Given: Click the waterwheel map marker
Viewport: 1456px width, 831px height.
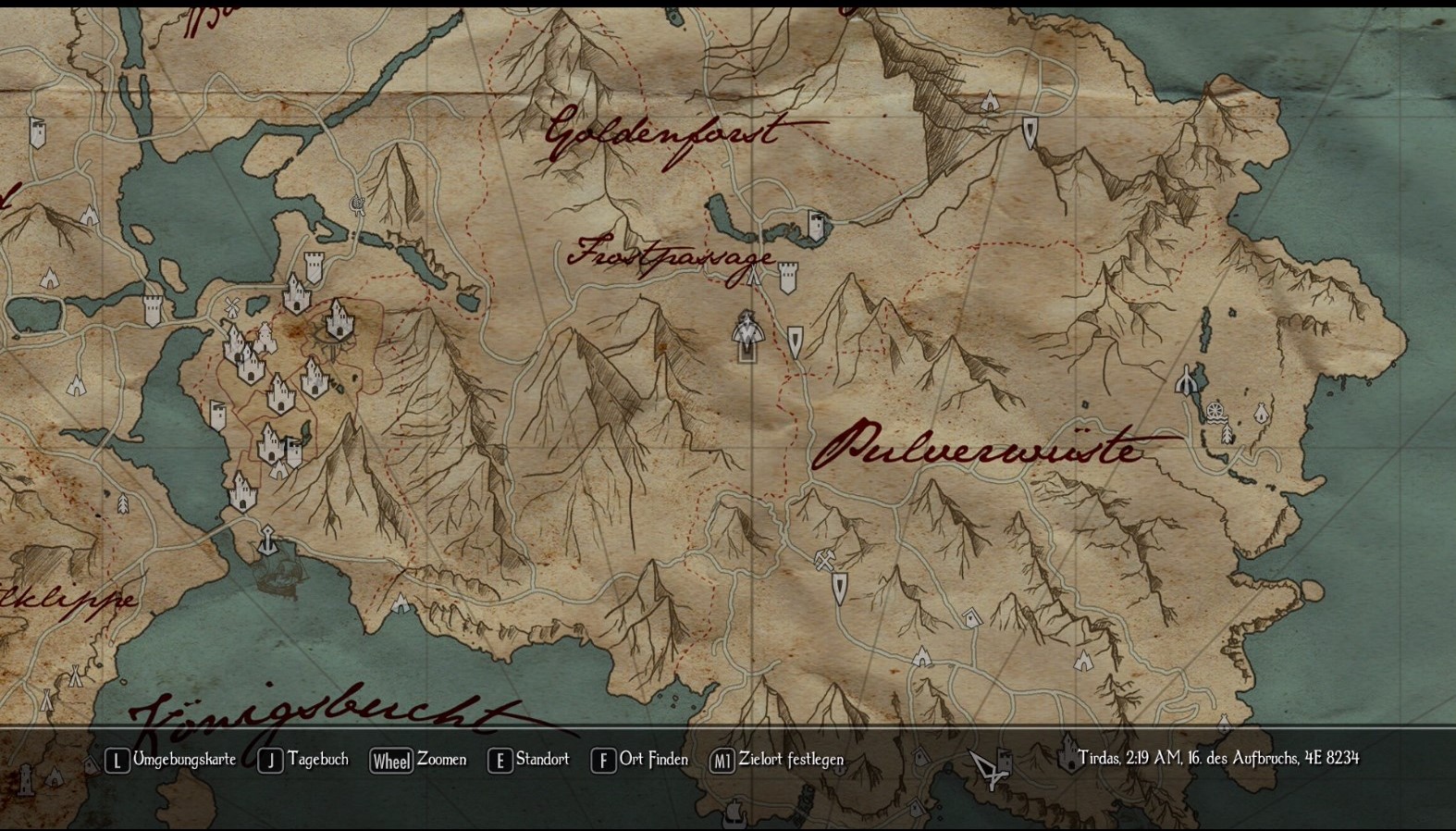Looking at the screenshot, I should [1215, 409].
